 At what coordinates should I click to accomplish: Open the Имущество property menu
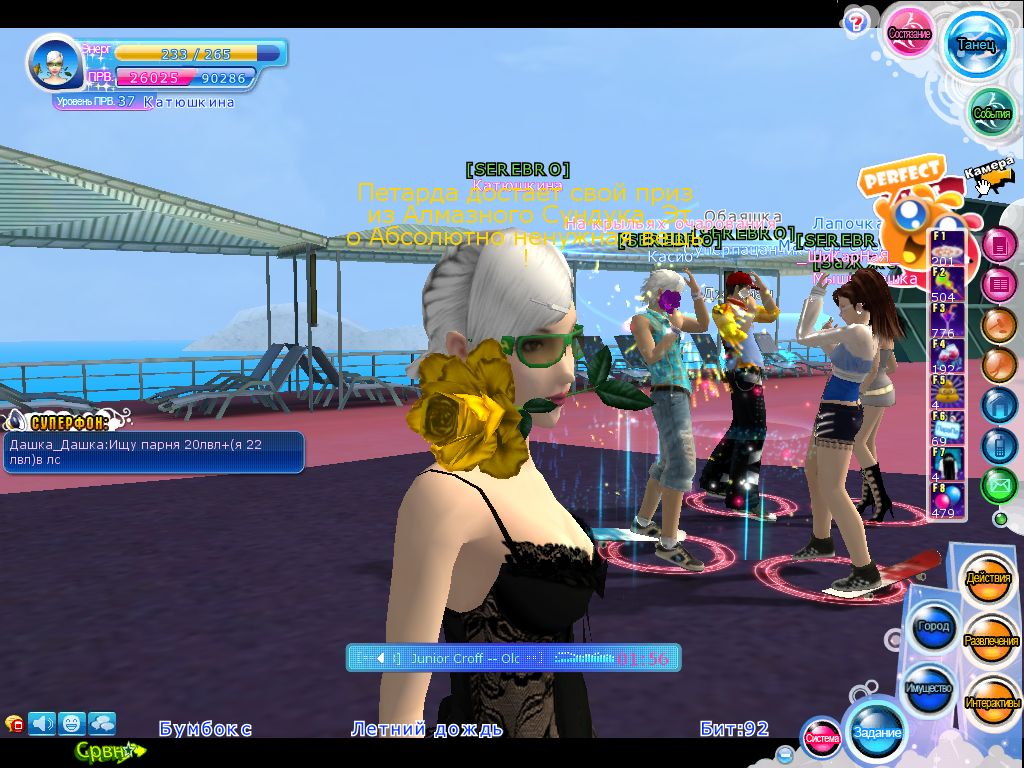(929, 689)
